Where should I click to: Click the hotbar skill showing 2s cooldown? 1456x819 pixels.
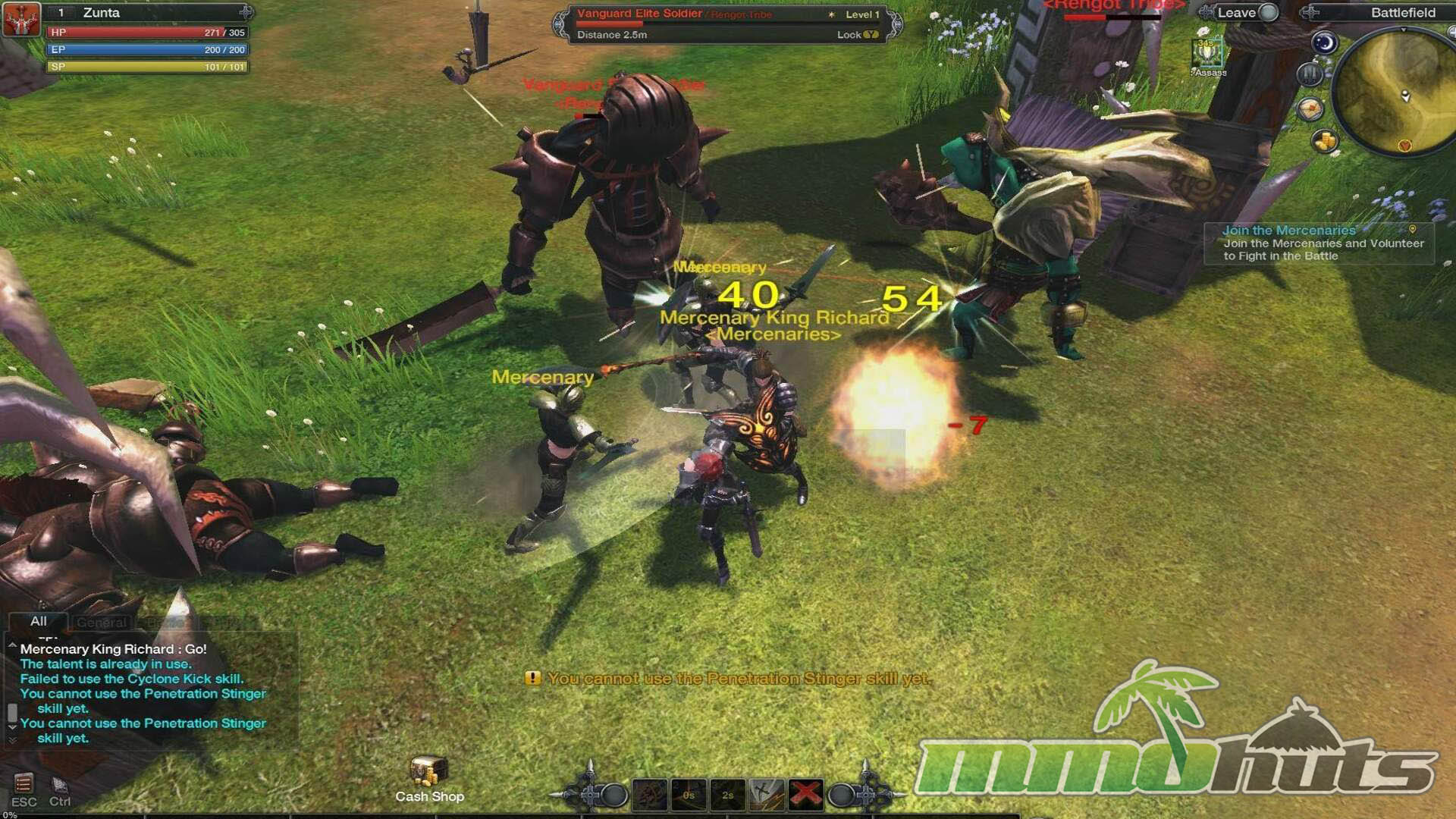[727, 794]
